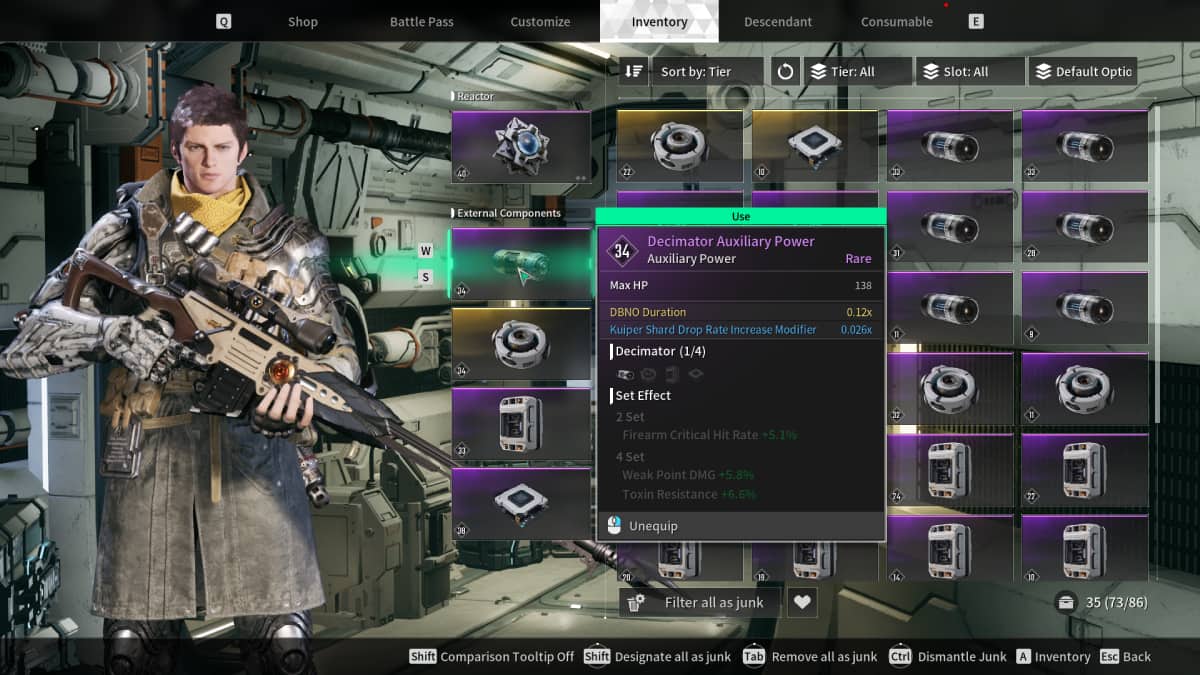
Task: Go to the Customize tab
Action: [540, 22]
